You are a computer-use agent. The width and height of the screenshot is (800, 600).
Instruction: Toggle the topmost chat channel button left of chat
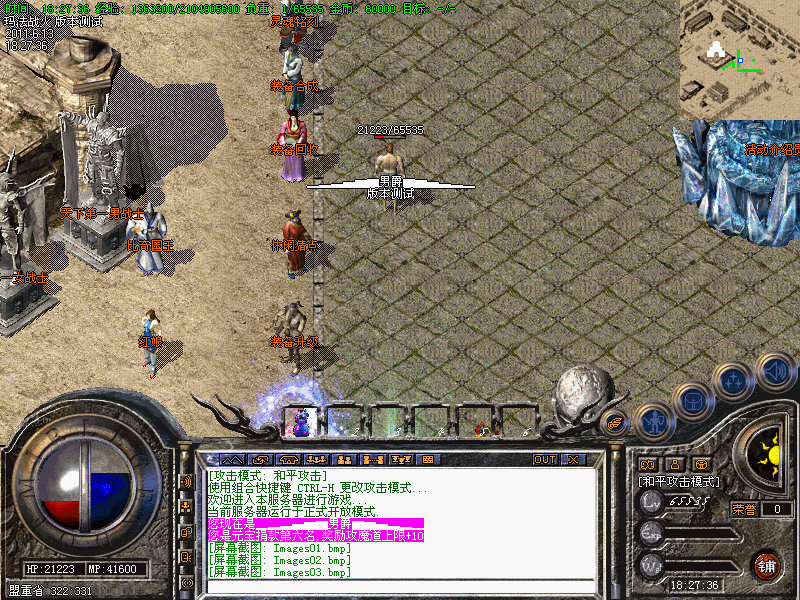[x=187, y=481]
